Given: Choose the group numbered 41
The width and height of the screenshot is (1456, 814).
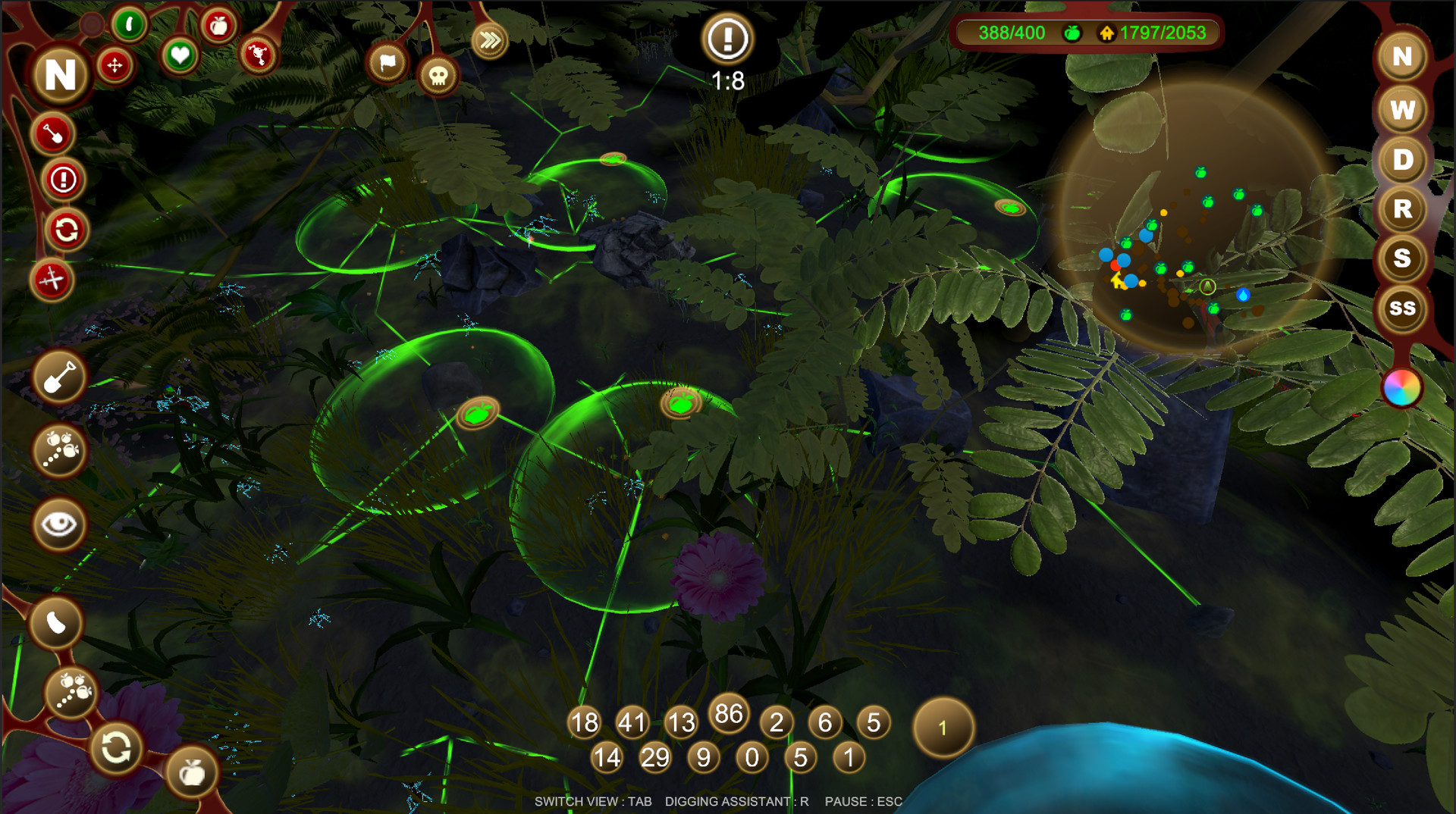Looking at the screenshot, I should click(632, 722).
